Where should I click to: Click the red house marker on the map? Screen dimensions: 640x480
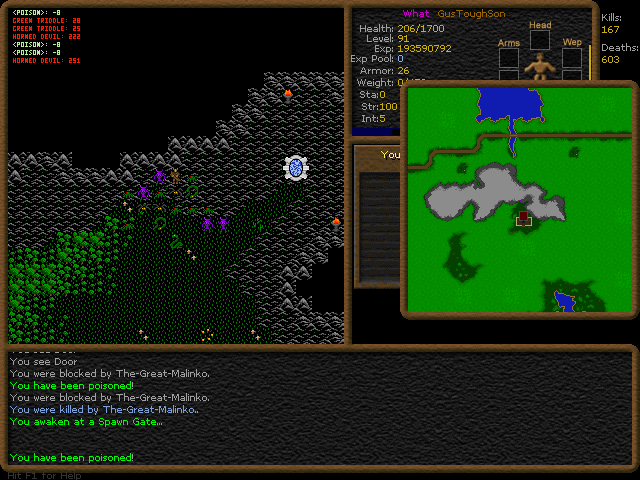pos(523,217)
